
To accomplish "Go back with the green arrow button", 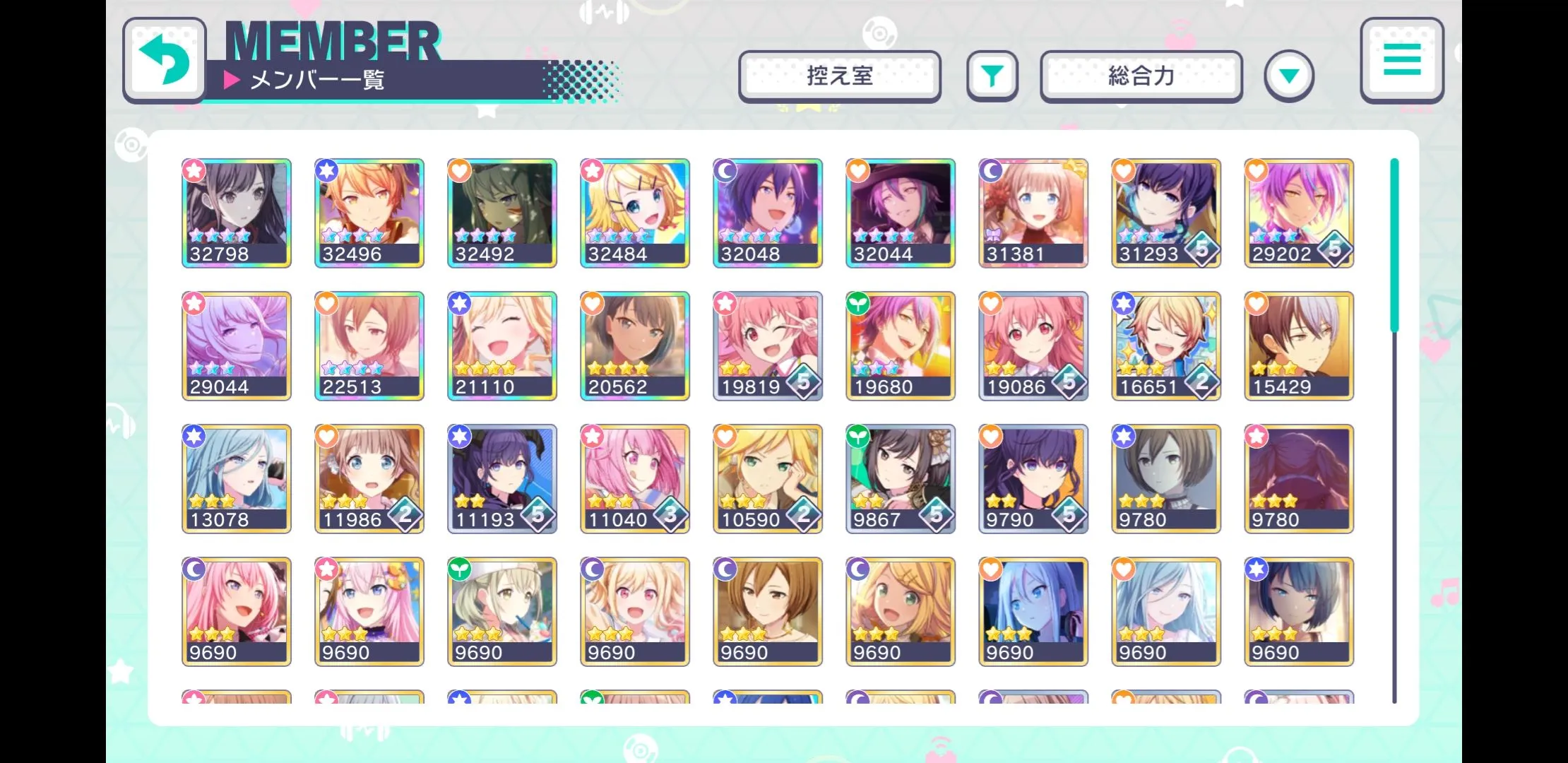I will pyautogui.click(x=165, y=59).
